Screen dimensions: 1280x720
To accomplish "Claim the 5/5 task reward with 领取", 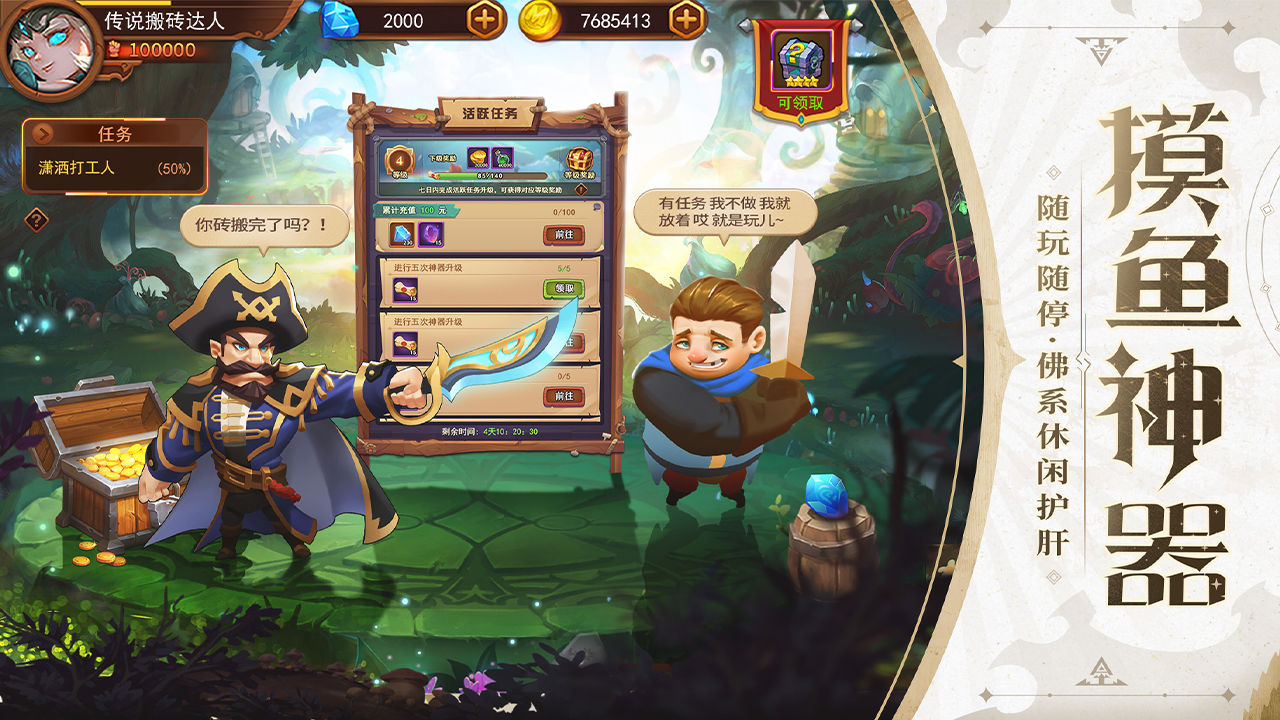I will (563, 288).
